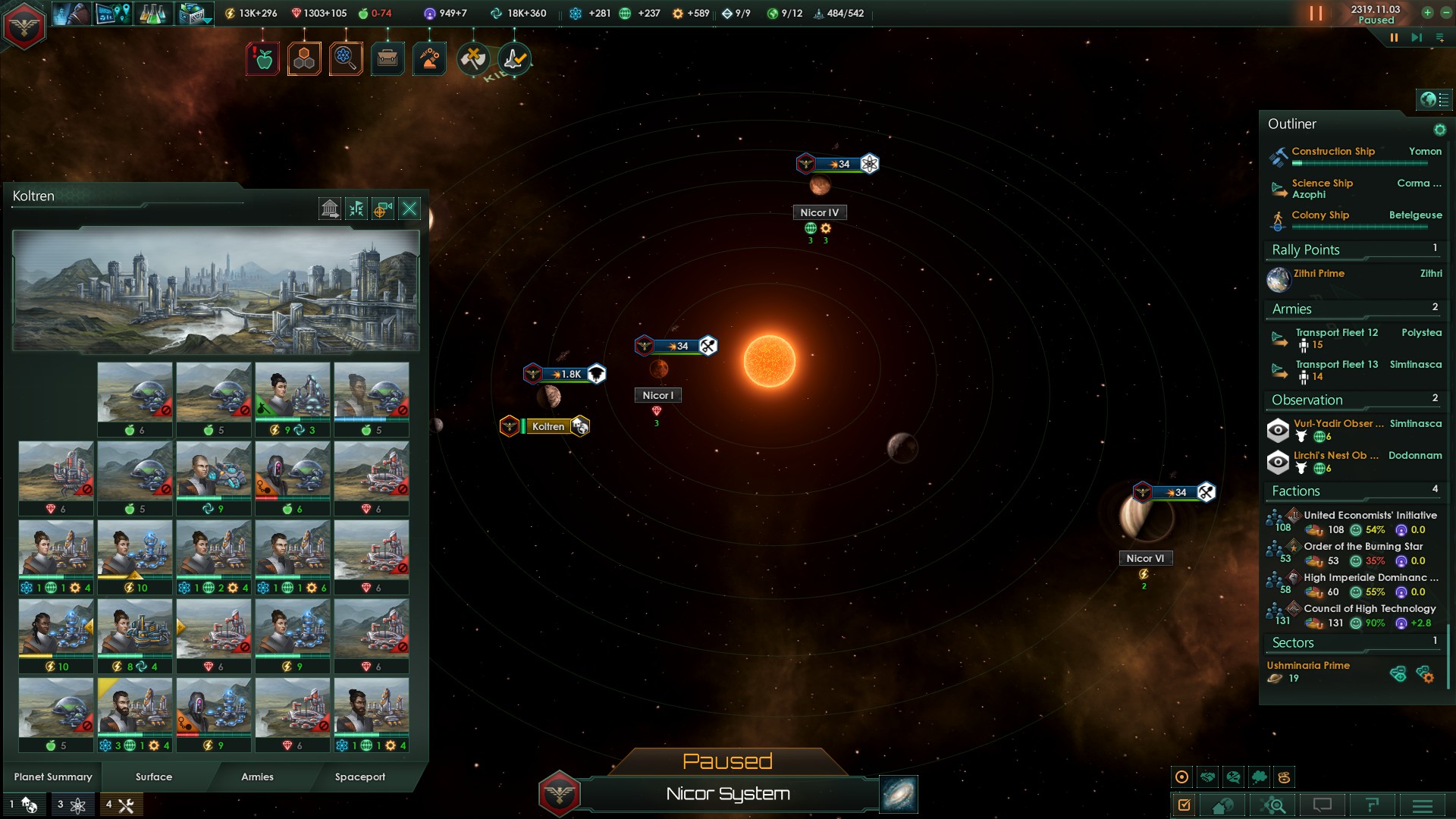Select the Planet Summary tab
Image resolution: width=1456 pixels, height=819 pixels.
[x=53, y=777]
